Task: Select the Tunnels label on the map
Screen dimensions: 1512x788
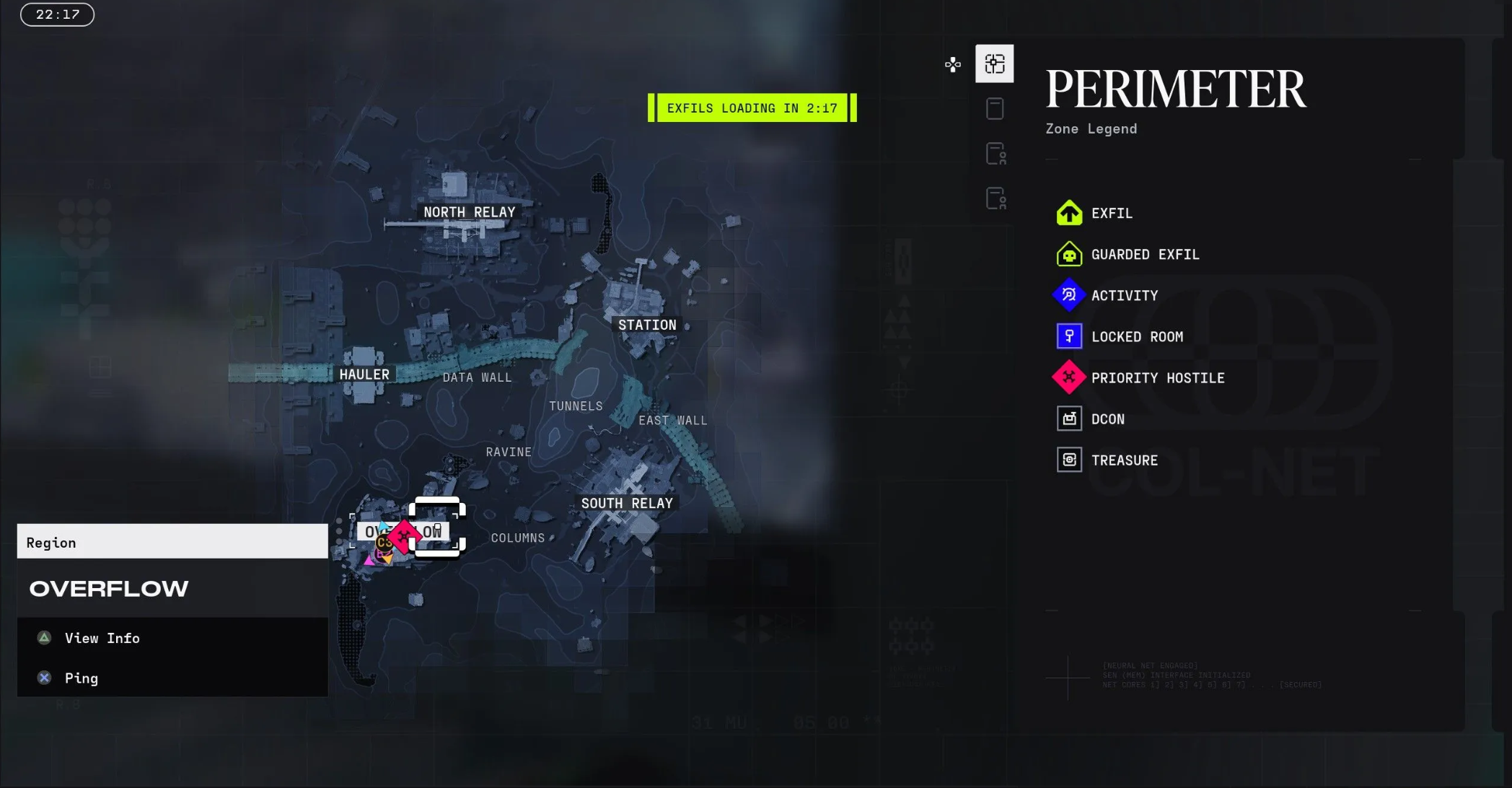Action: (x=576, y=406)
